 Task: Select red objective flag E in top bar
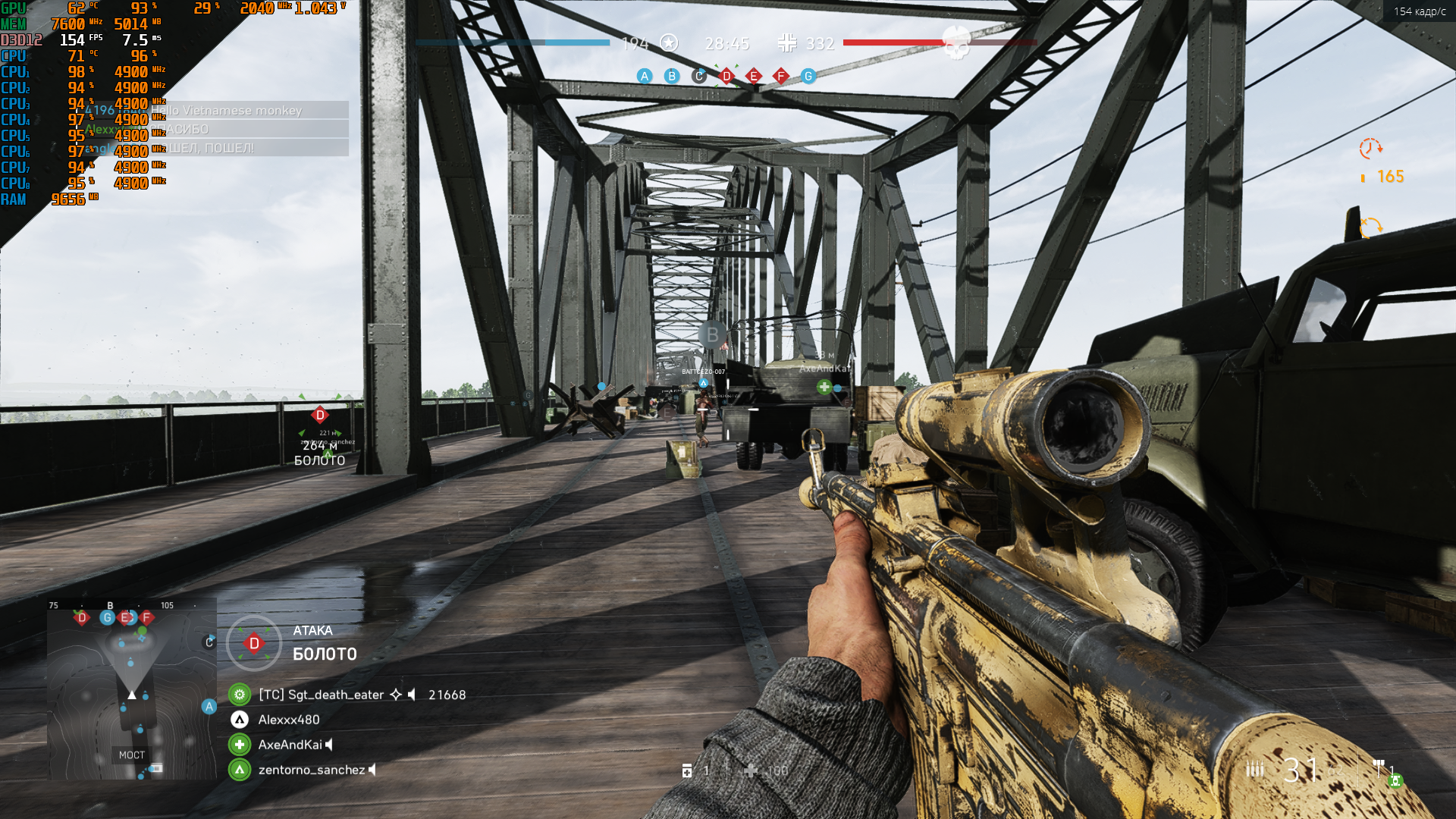pyautogui.click(x=754, y=76)
